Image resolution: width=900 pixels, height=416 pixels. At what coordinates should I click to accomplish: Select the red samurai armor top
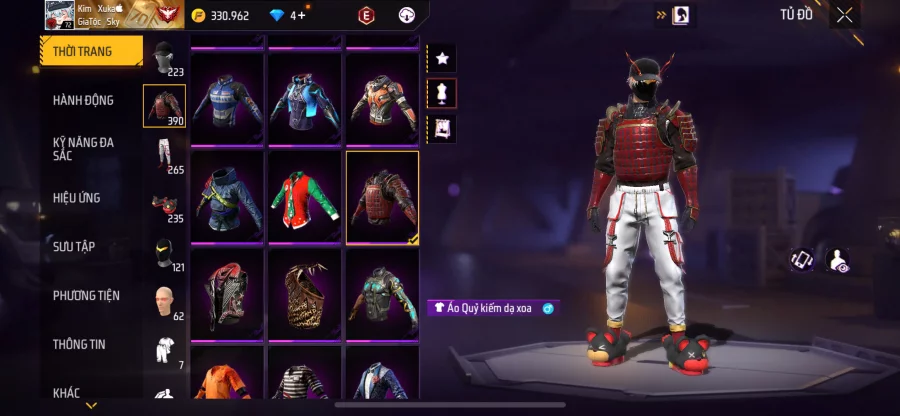pyautogui.click(x=382, y=197)
